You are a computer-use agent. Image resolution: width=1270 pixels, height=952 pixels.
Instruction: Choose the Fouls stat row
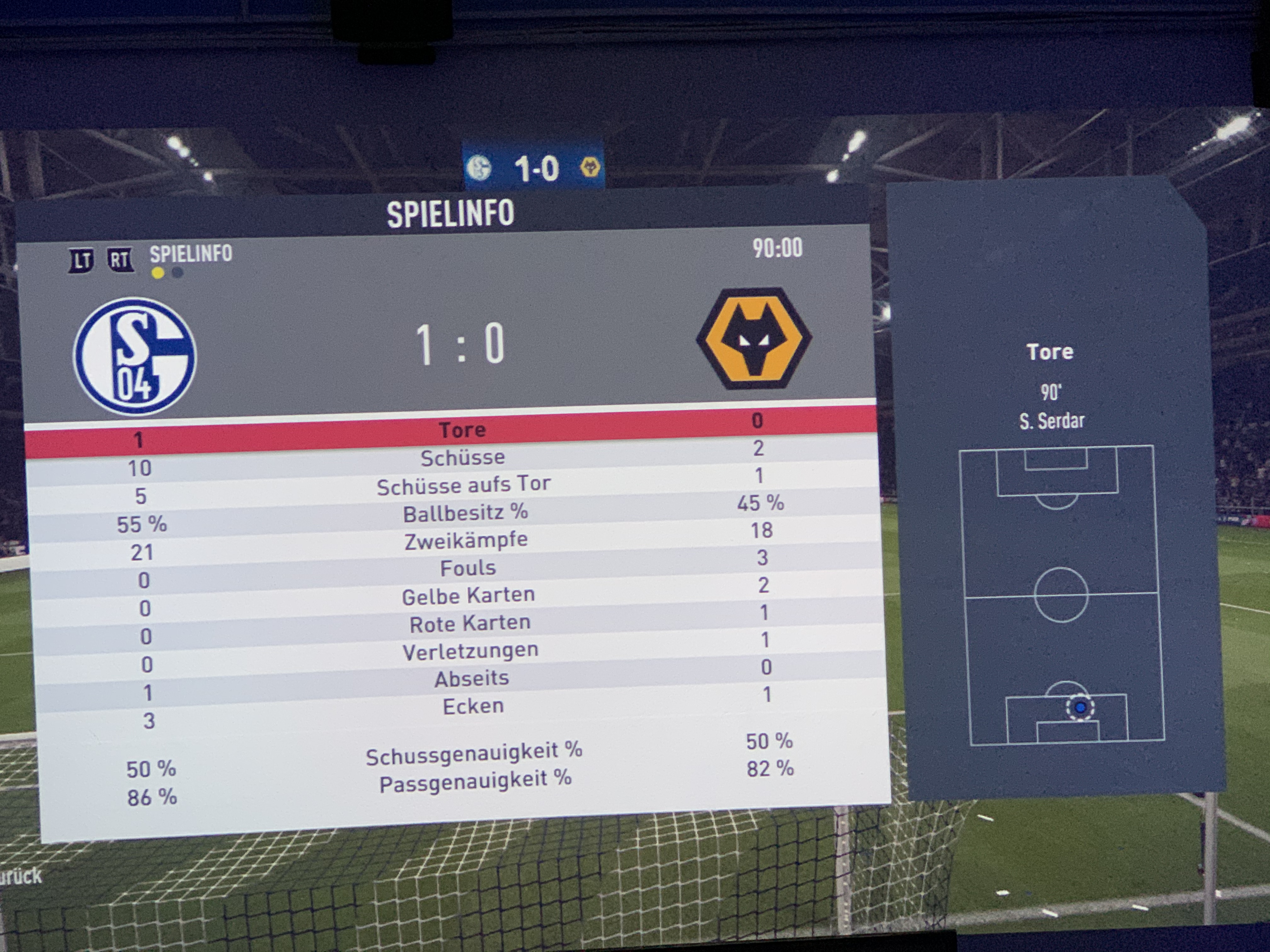pyautogui.click(x=468, y=568)
